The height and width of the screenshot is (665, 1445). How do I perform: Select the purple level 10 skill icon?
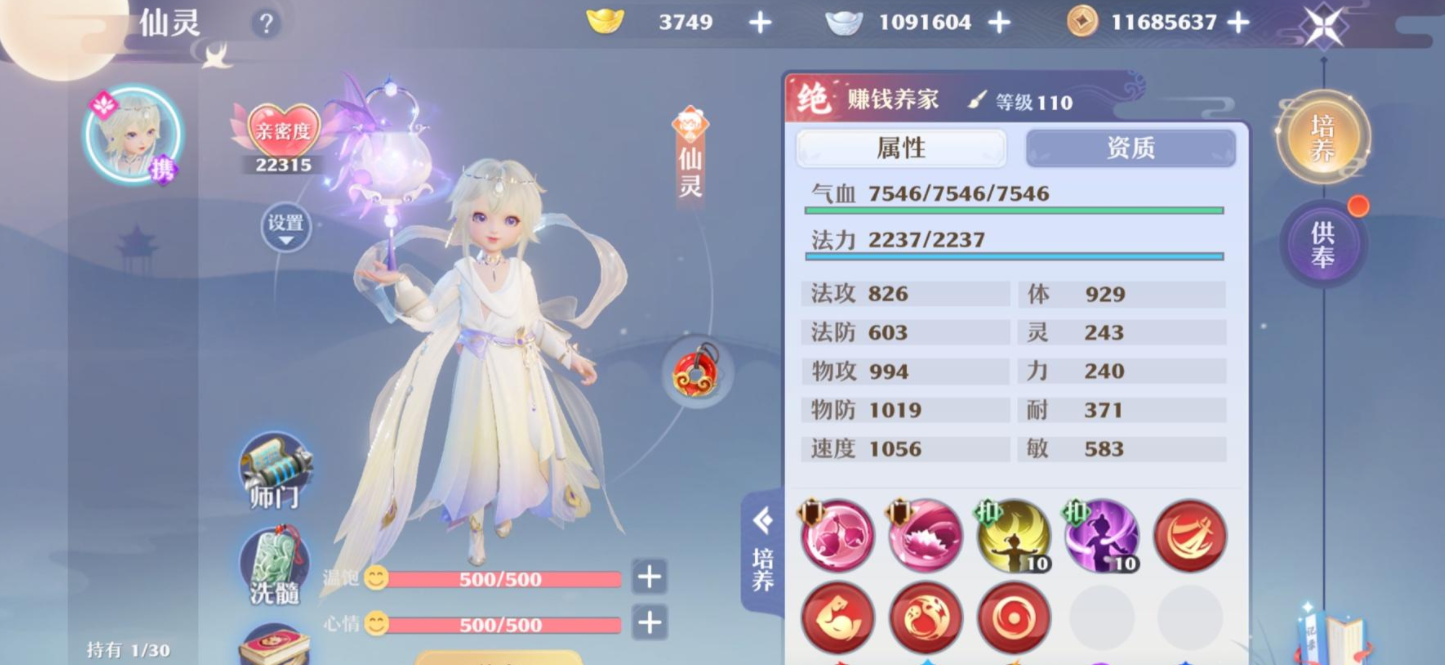tap(1101, 536)
